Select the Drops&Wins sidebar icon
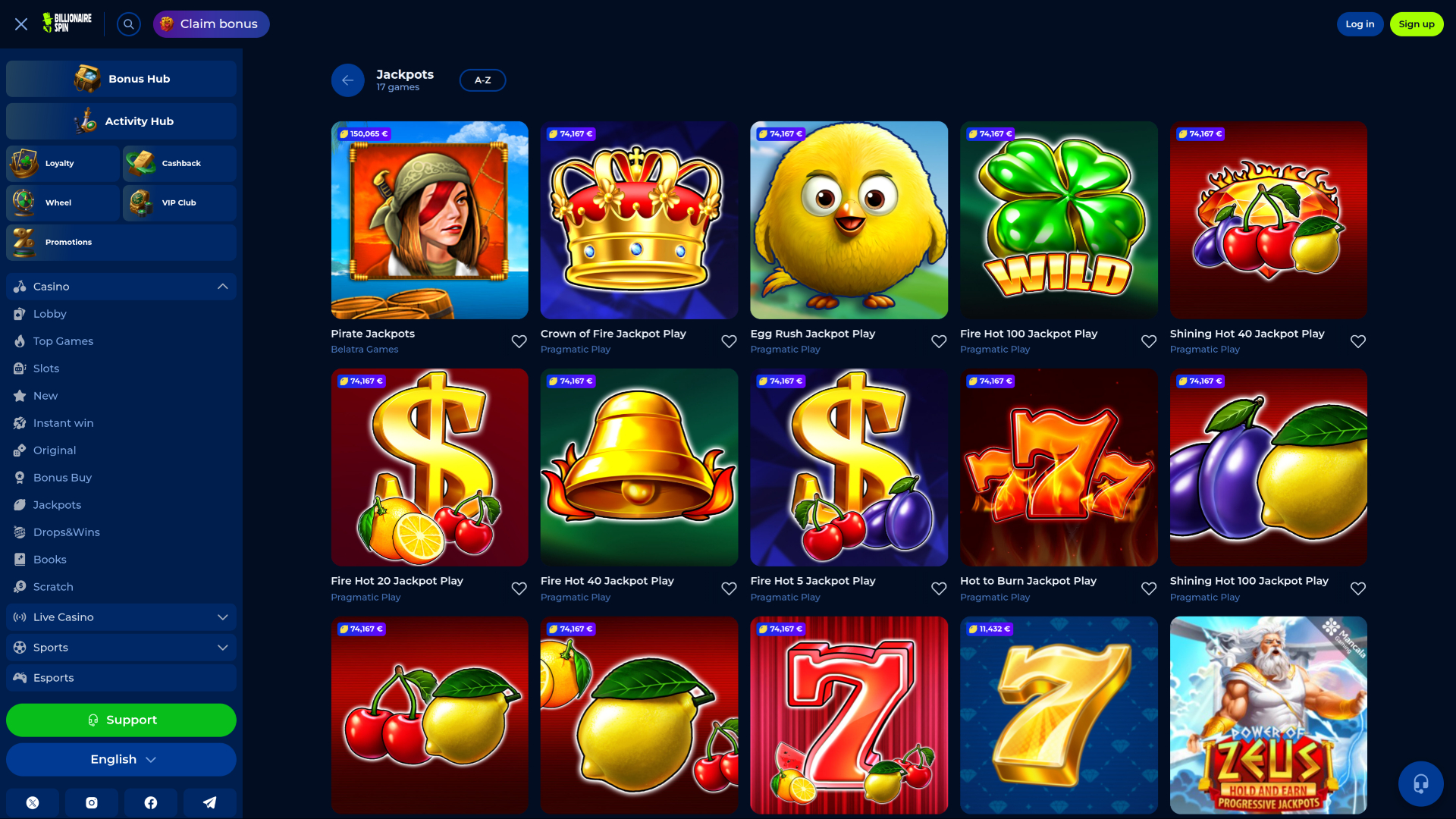Viewport: 1456px width, 819px height. [19, 532]
